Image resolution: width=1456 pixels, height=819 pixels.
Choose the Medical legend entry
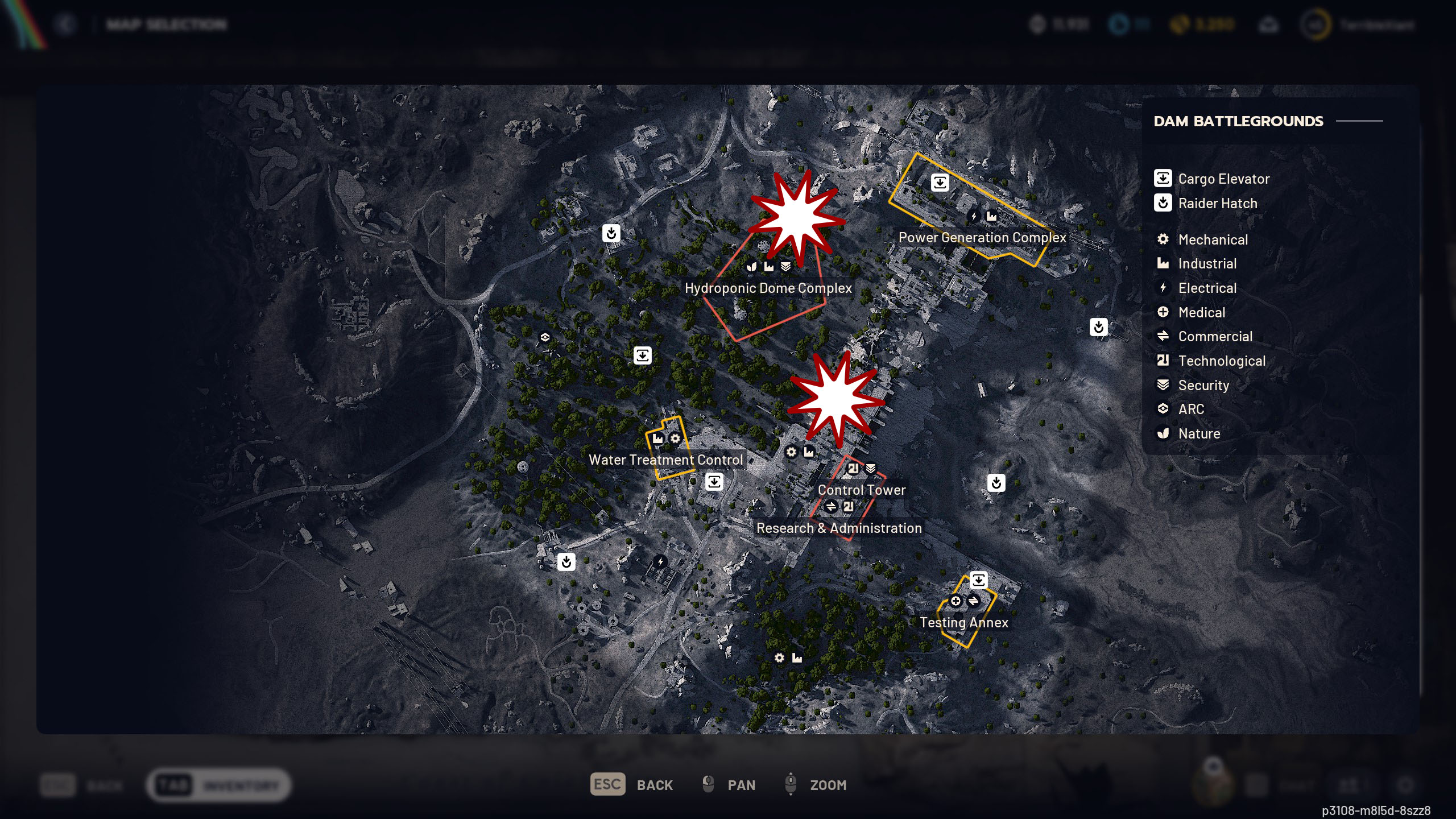[1201, 313]
